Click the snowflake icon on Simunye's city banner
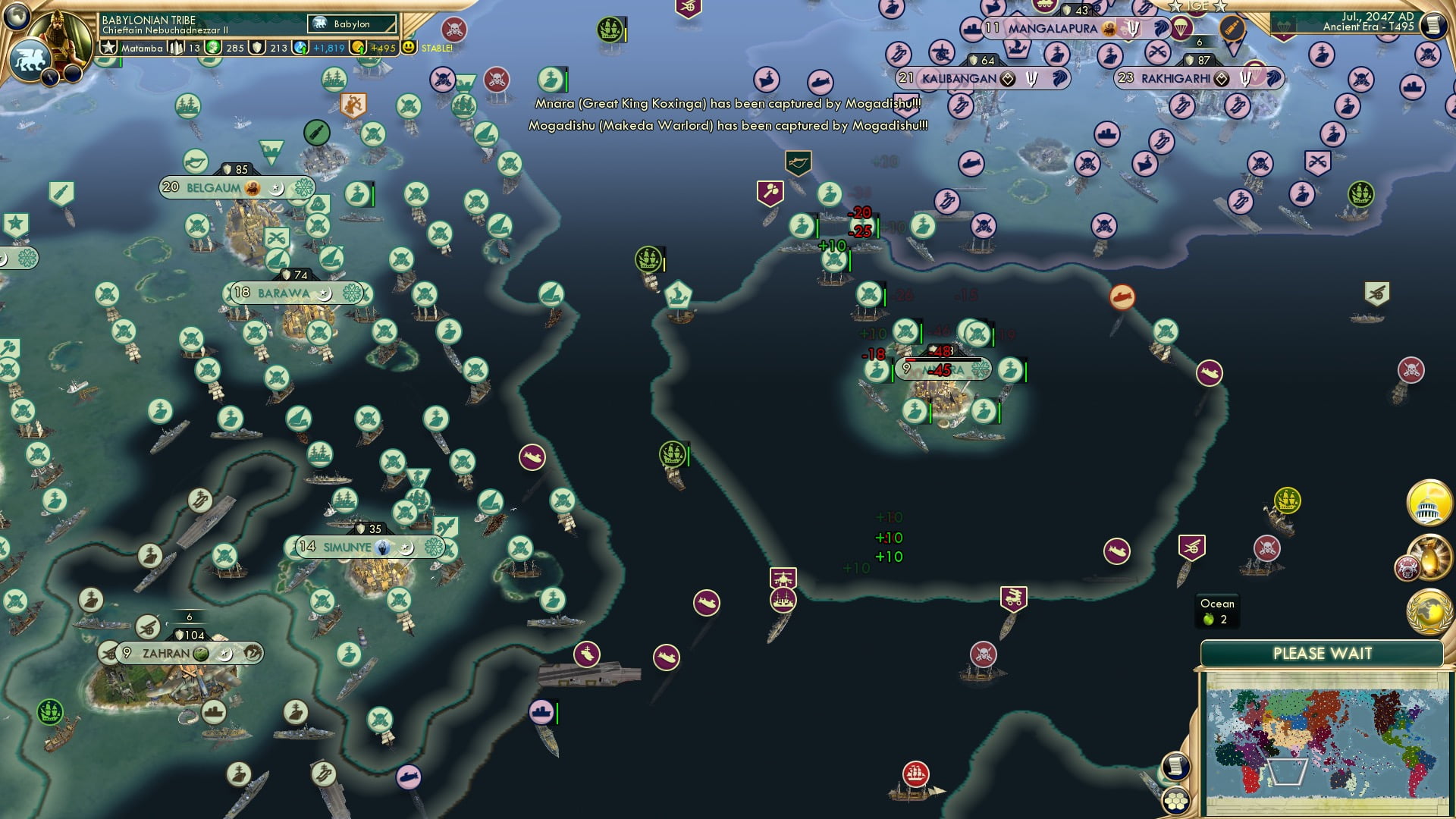 (433, 547)
